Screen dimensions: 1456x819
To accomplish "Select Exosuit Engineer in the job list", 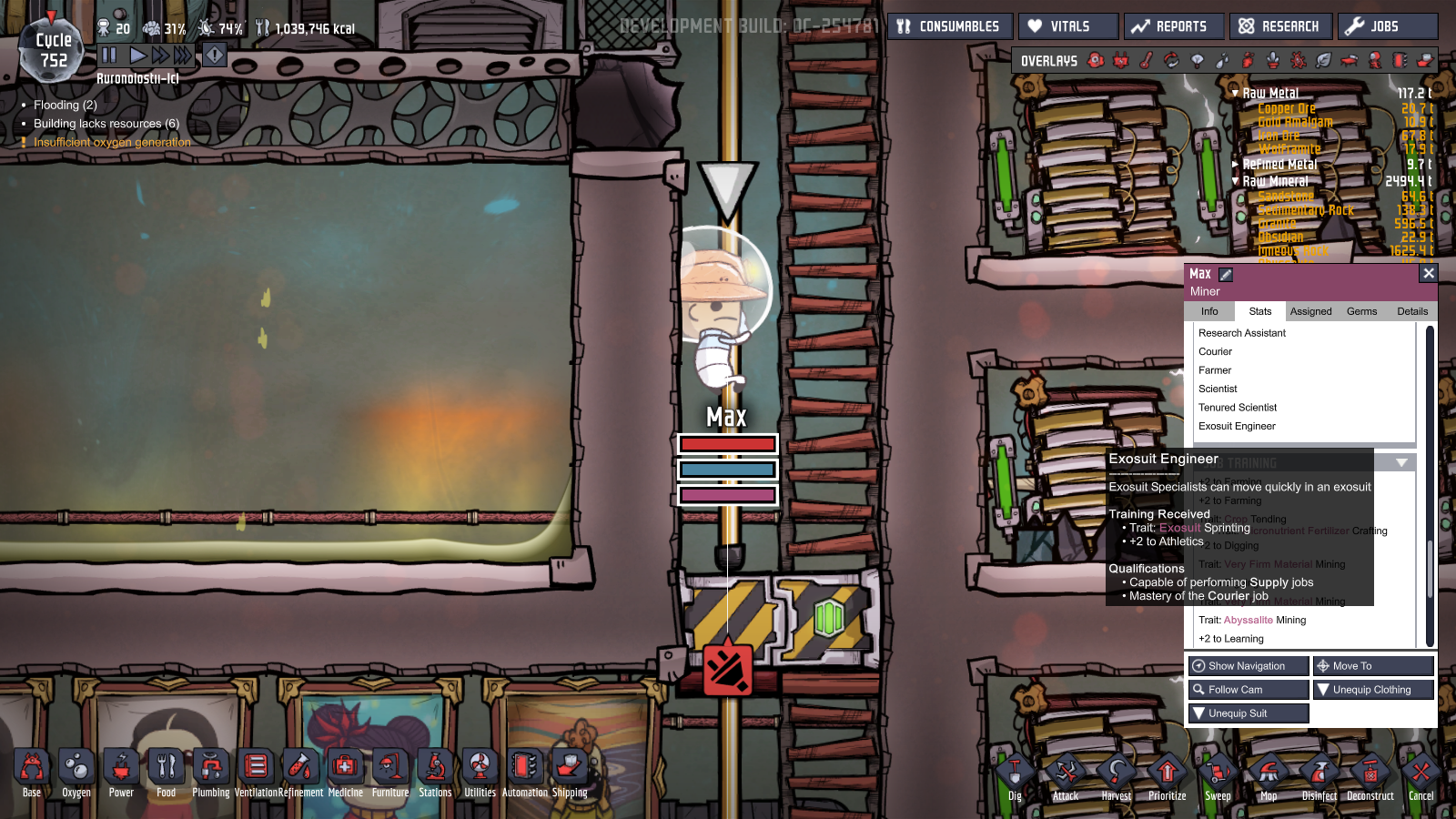I will [1237, 426].
